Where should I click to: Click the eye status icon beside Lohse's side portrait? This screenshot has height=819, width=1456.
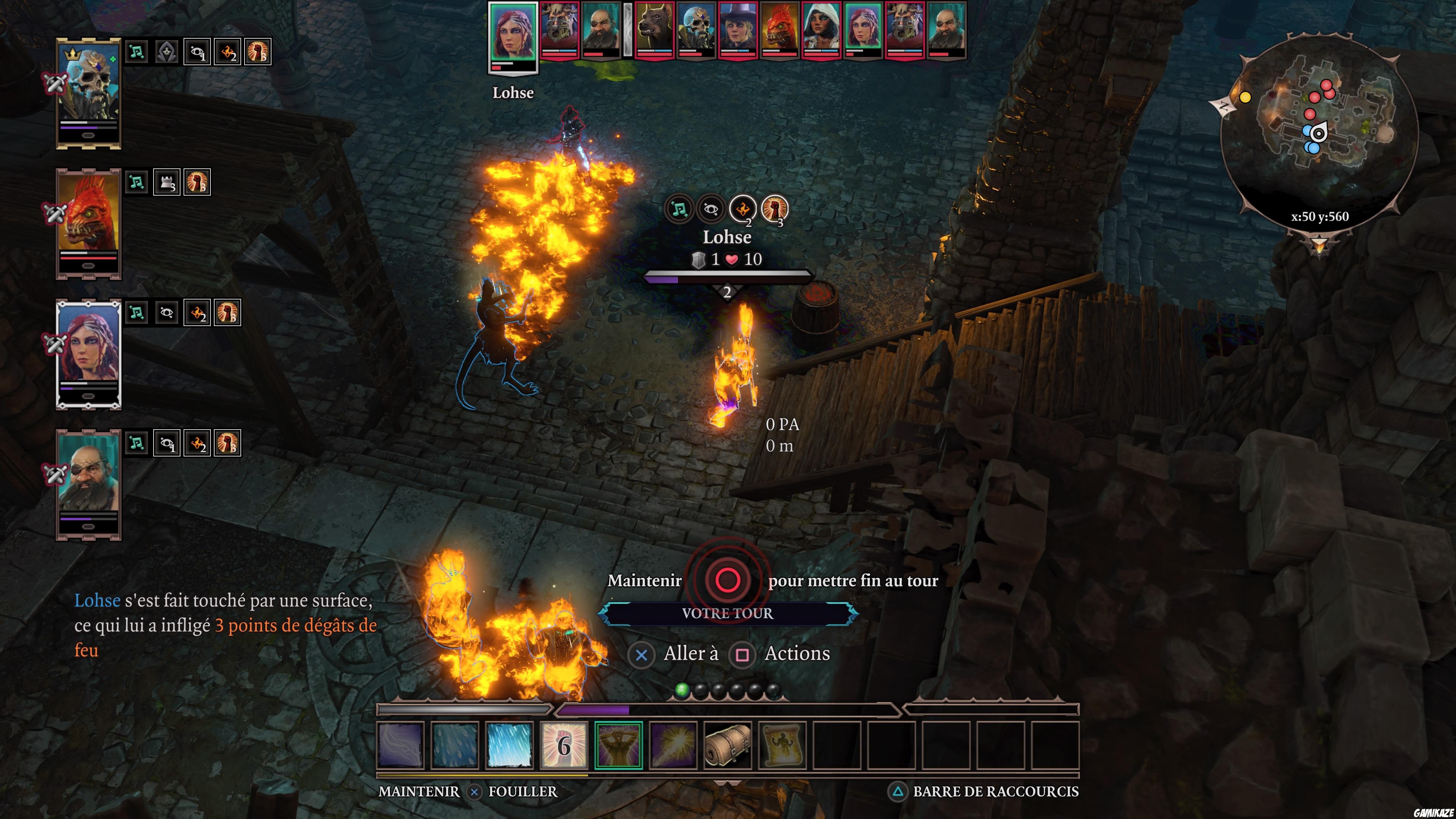pos(166,312)
